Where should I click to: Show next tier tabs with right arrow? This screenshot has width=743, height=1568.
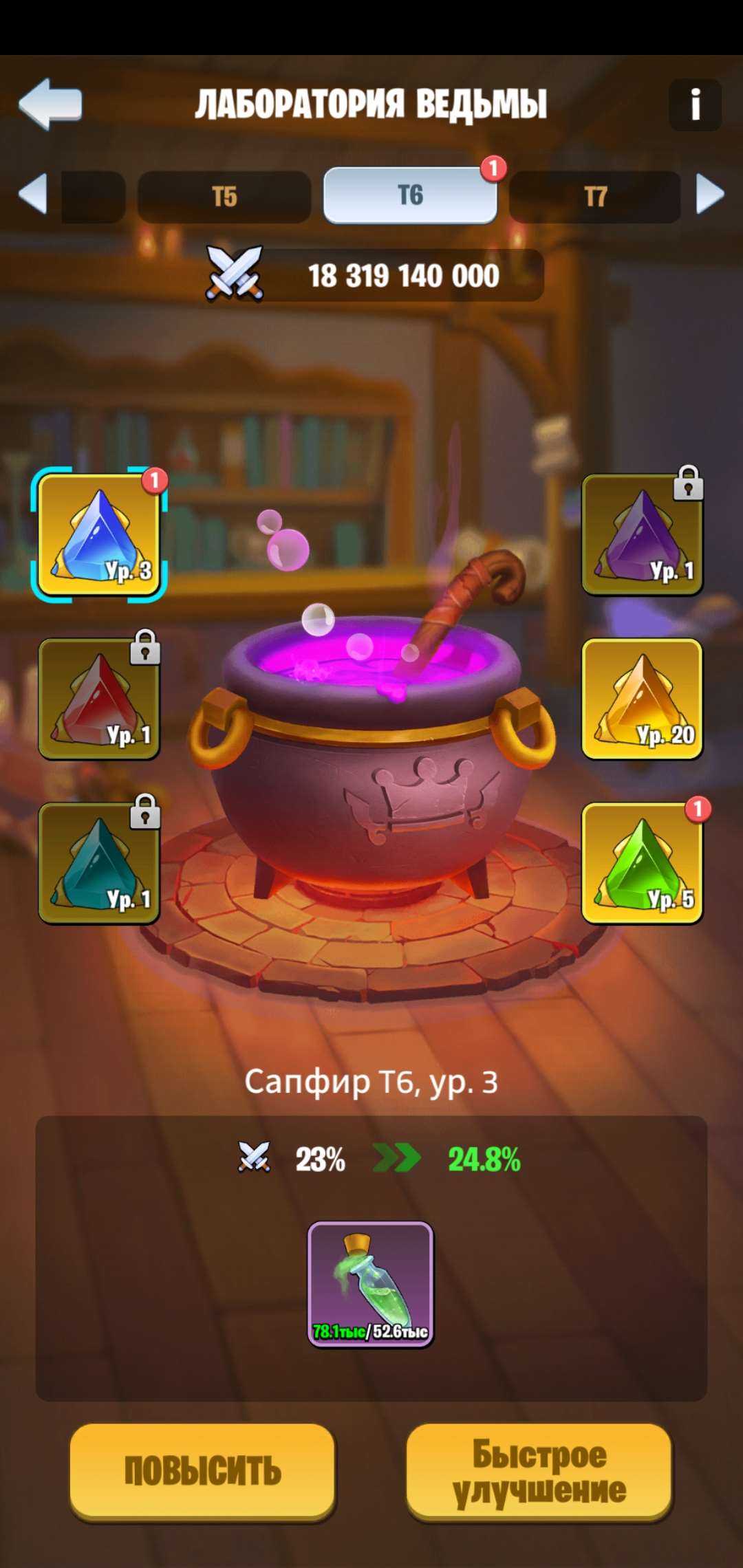710,194
